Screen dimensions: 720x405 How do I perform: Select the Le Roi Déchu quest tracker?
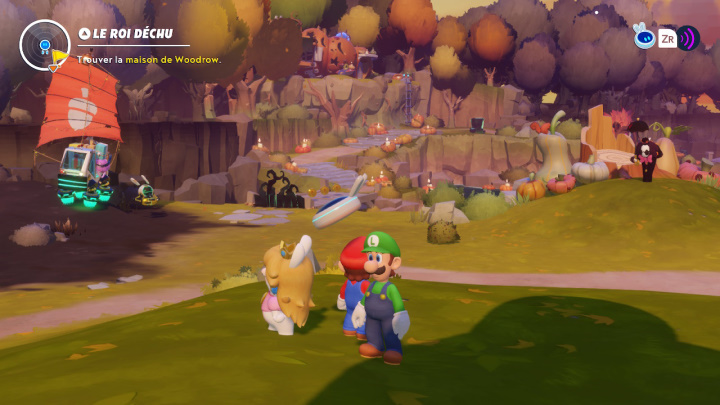pos(134,33)
